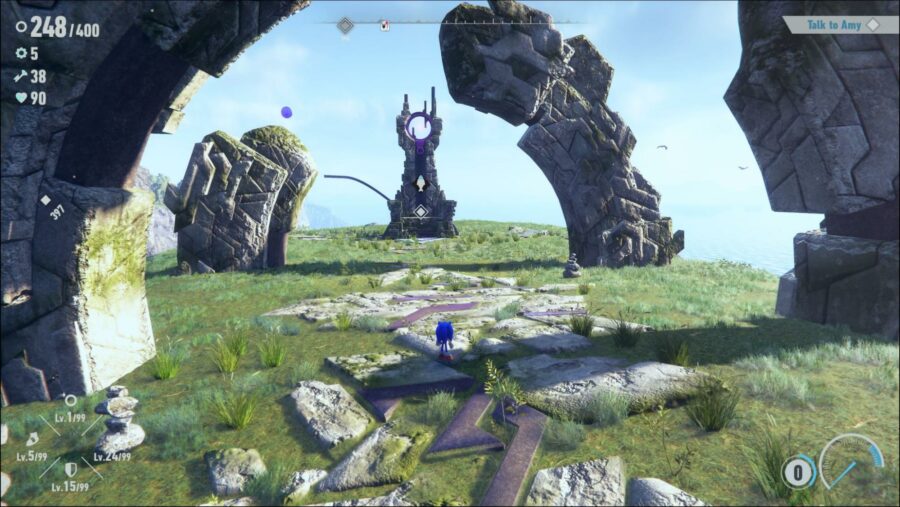Select the ring stat icon above Lv.1/99
The image size is (900, 507).
70,401
